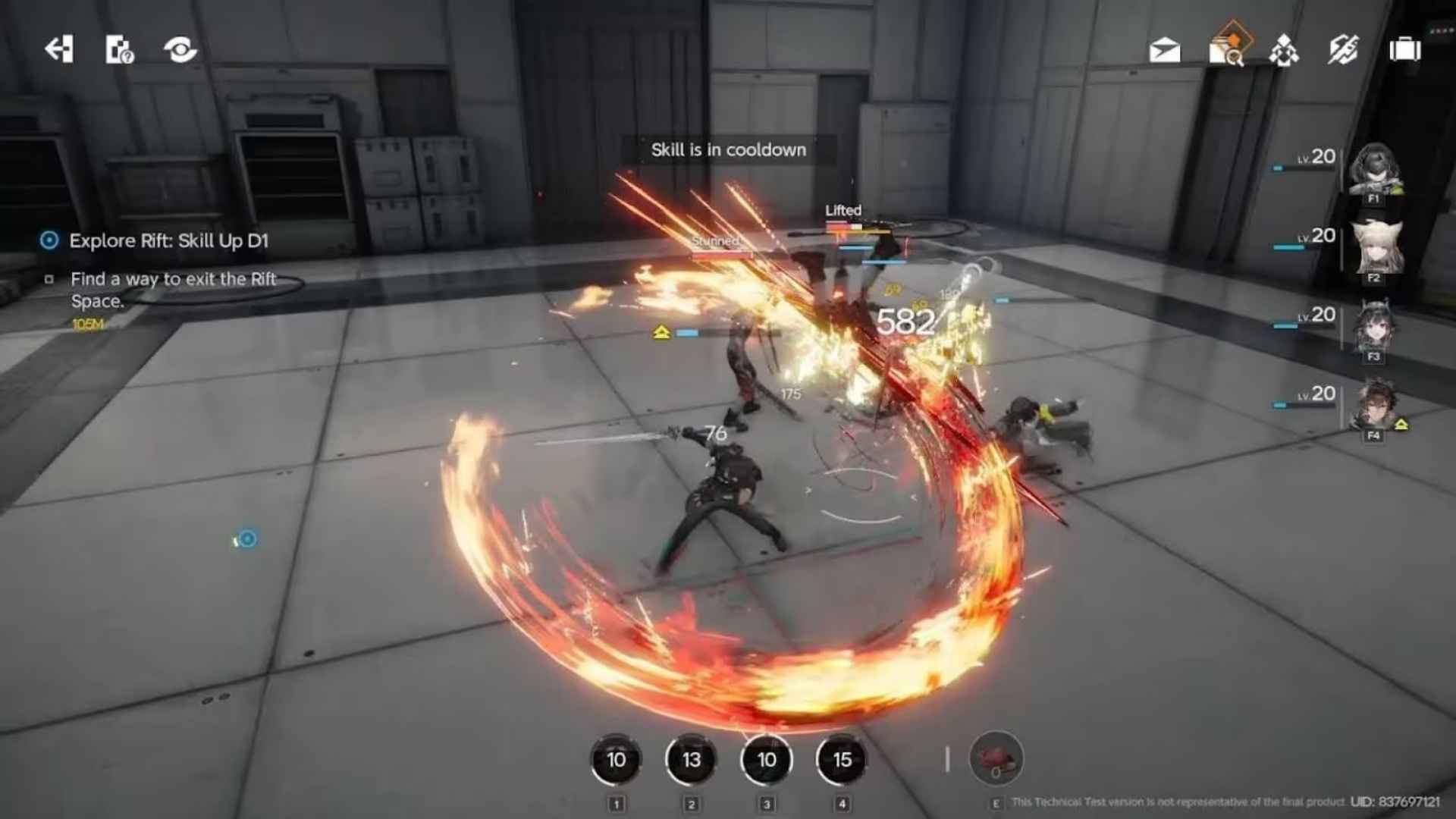Select the map search icon with orange marker
The image size is (1456, 819).
click(x=1228, y=50)
